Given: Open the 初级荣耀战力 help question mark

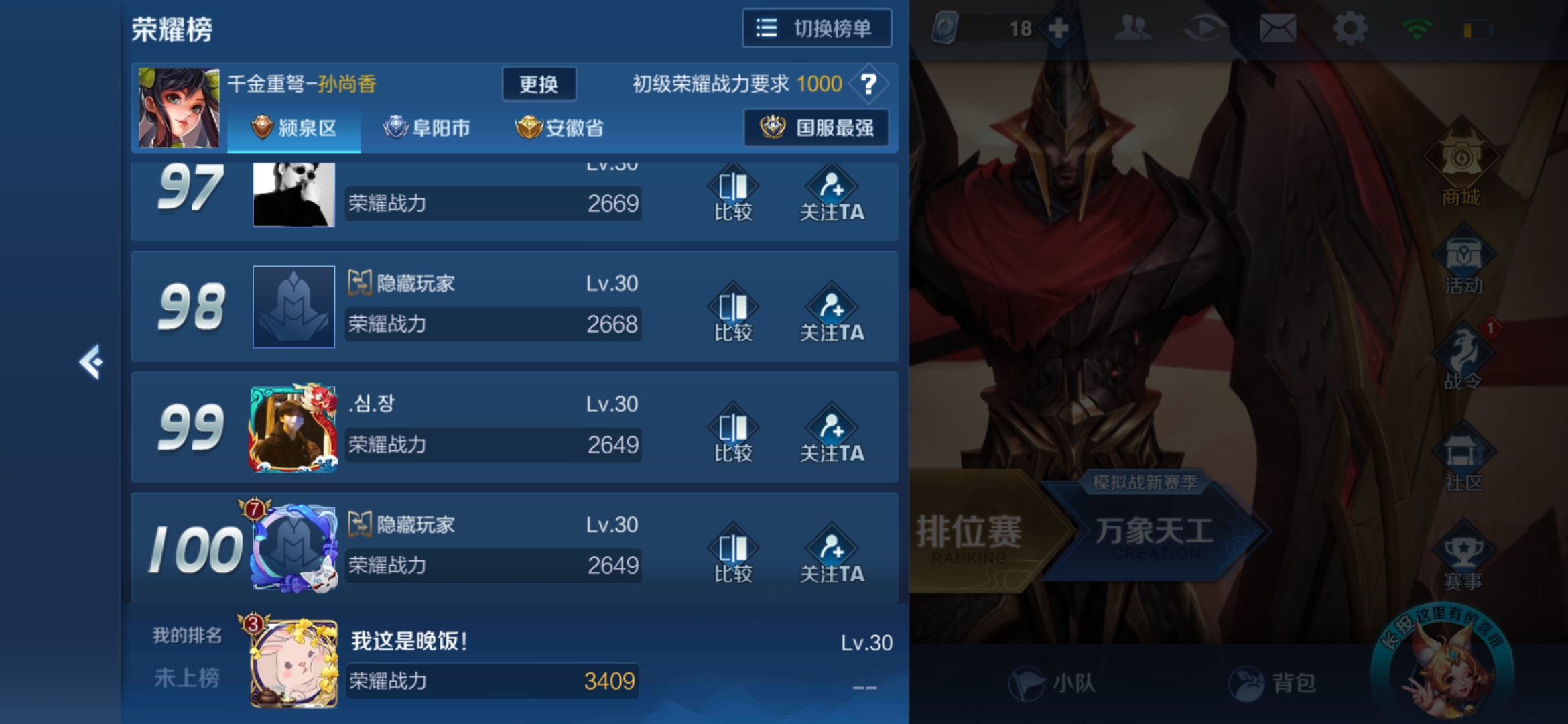Looking at the screenshot, I should pos(870,84).
